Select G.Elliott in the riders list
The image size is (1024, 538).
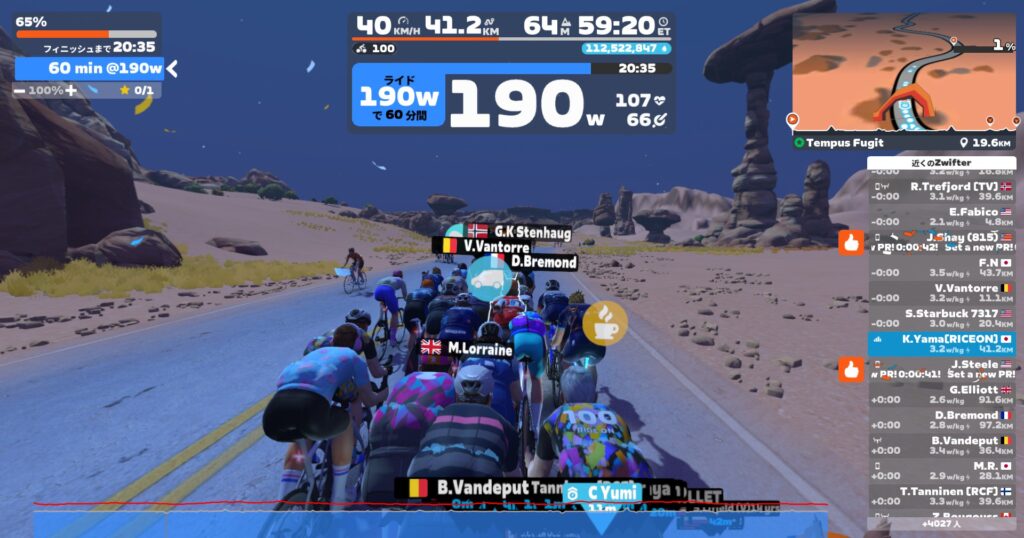coord(940,394)
